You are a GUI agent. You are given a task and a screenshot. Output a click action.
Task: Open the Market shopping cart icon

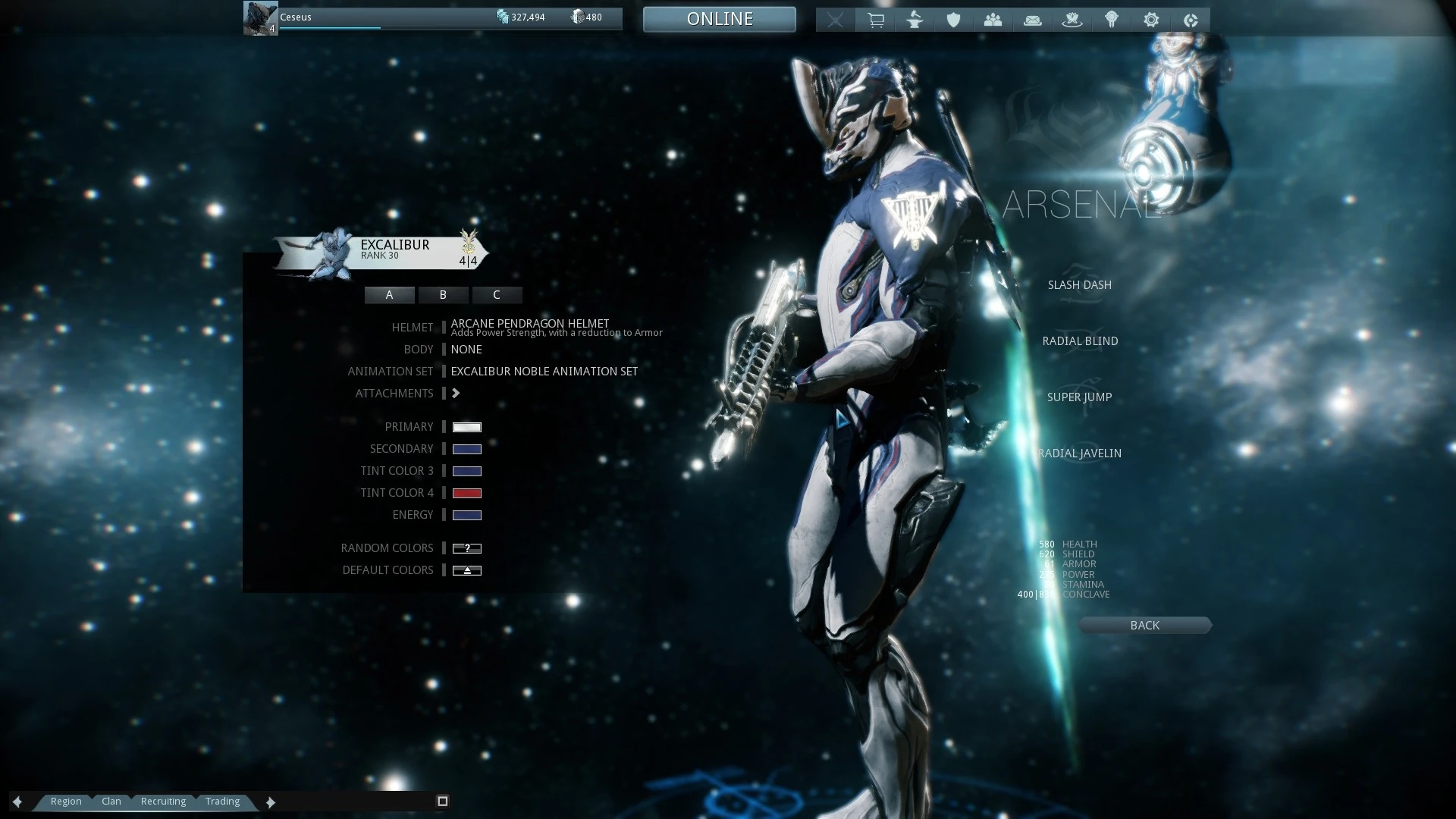tap(875, 20)
